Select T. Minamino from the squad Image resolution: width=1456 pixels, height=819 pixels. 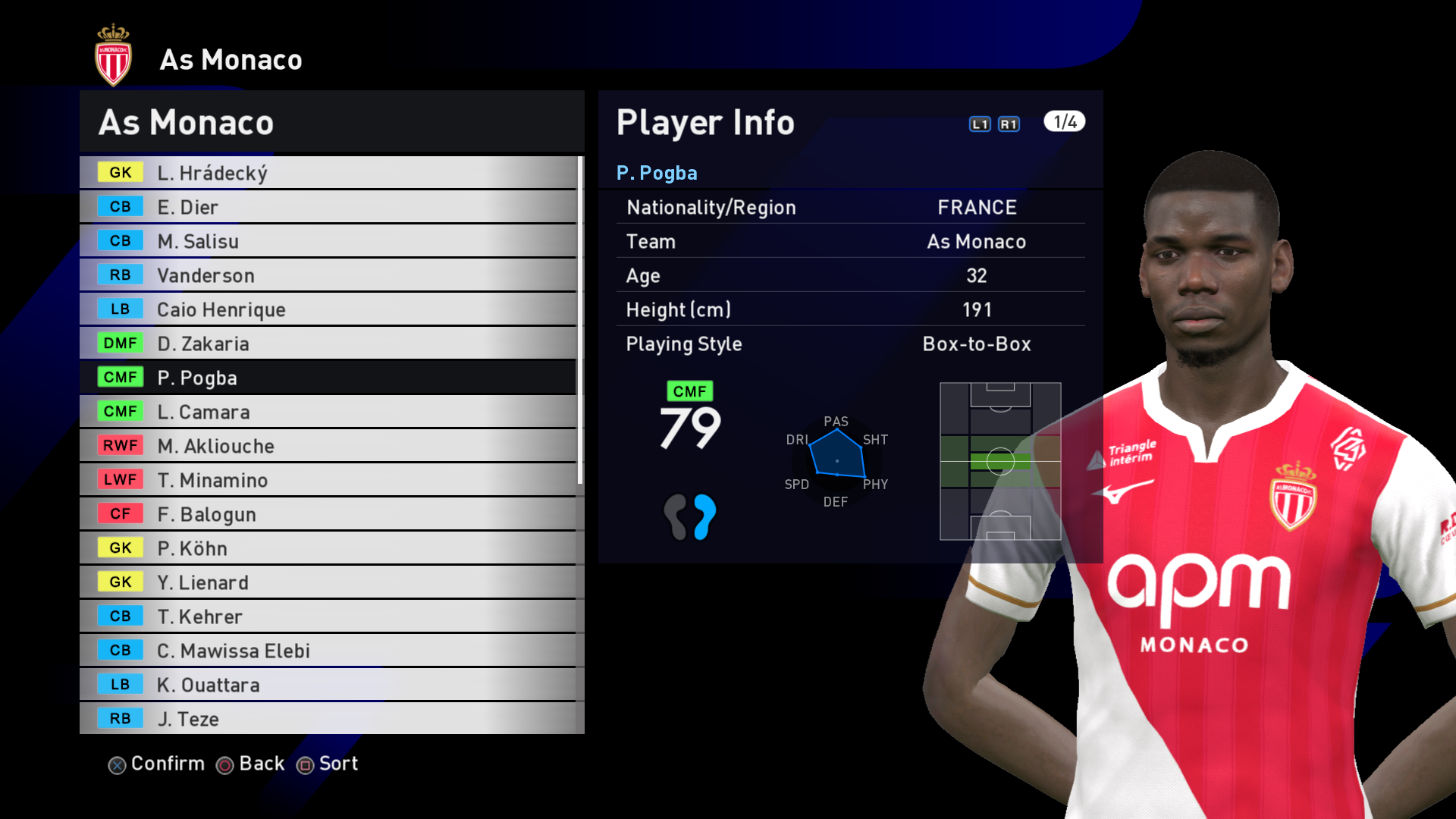pyautogui.click(x=328, y=480)
